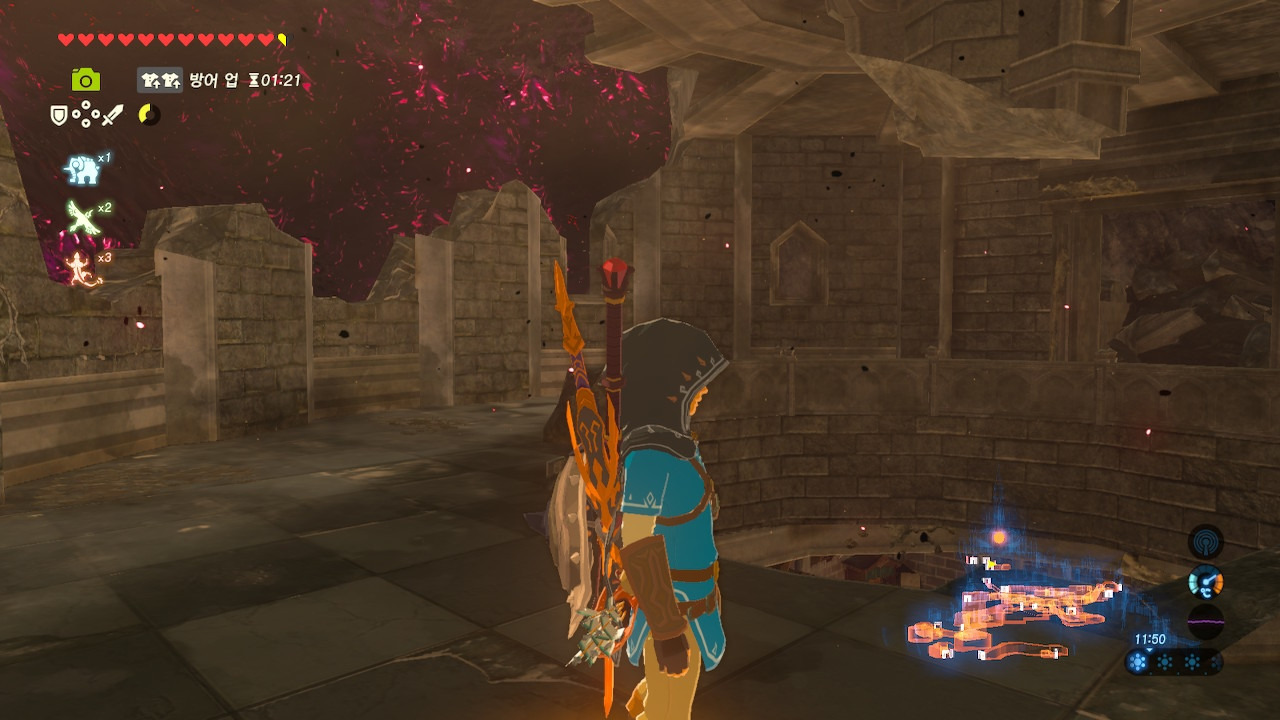
Task: Activate the Daruk's Protection lizard icon
Action: pyautogui.click(x=82, y=267)
